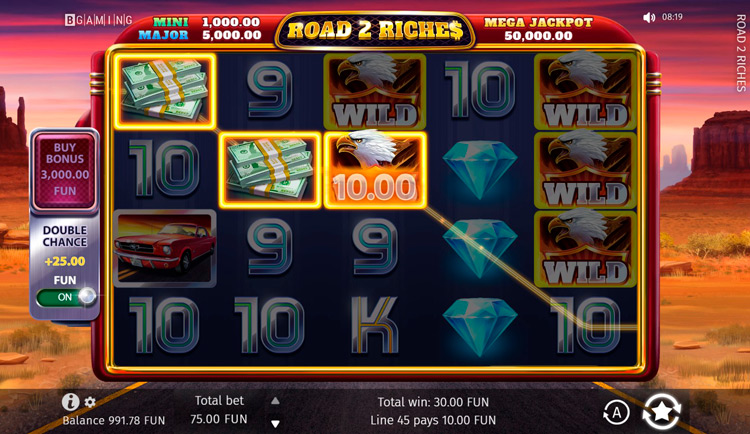
Task: Toggle the Double Chance switch
Action: 66,297
